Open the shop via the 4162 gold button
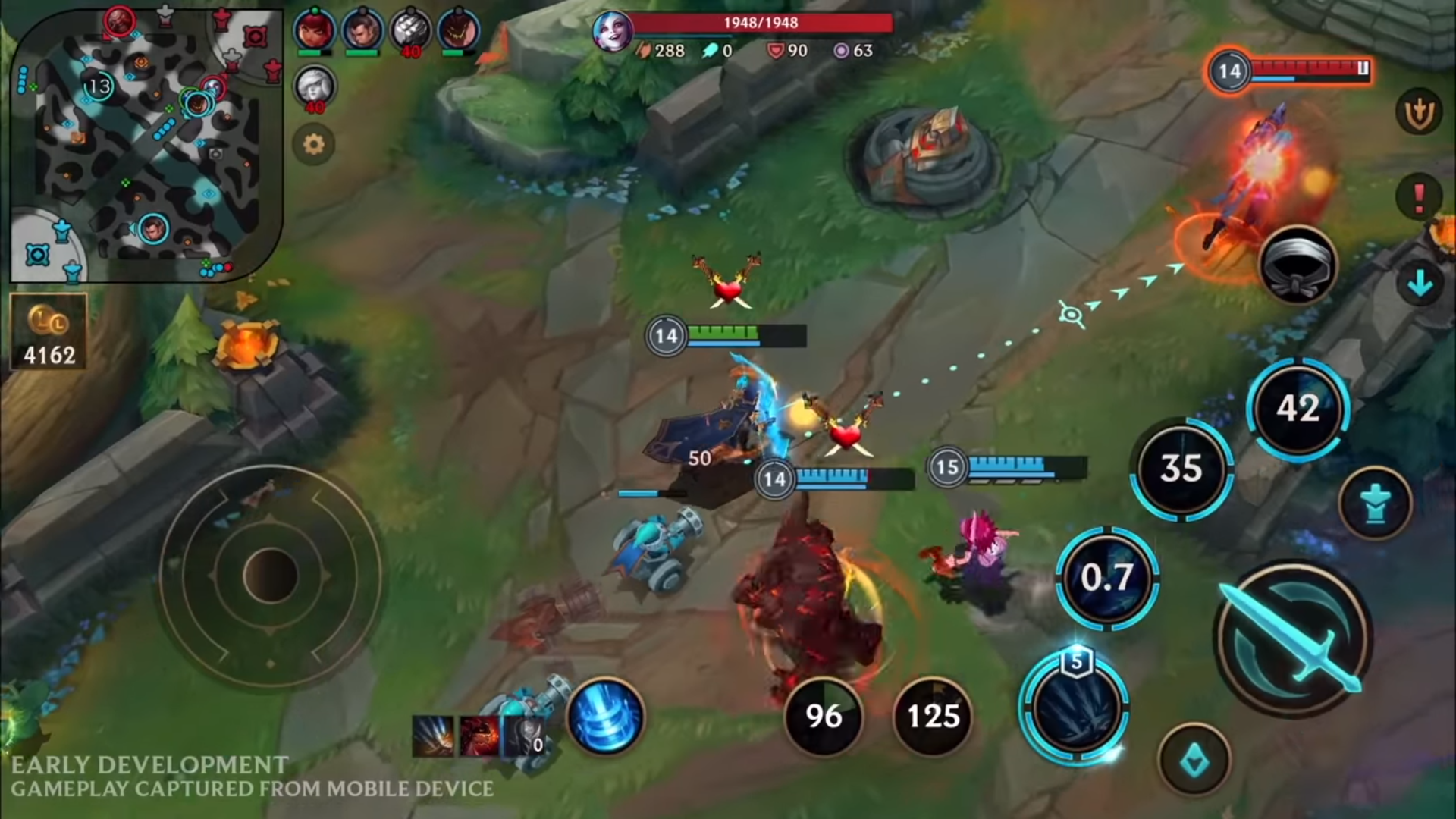 (49, 332)
